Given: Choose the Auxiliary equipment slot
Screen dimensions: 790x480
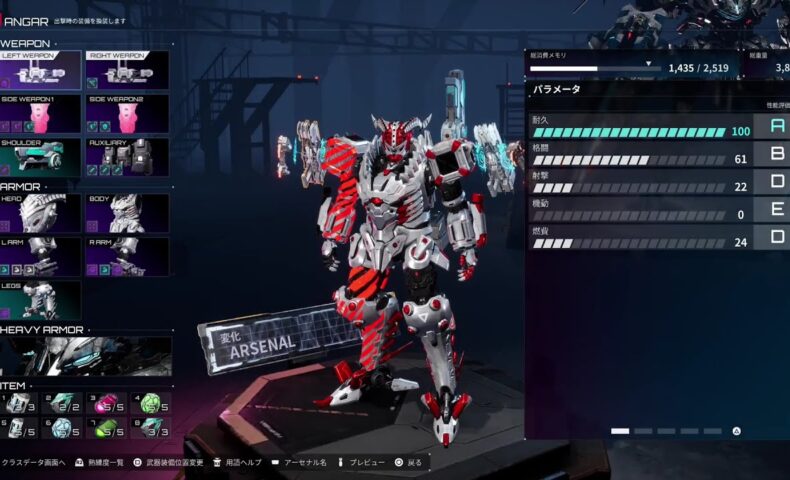Looking at the screenshot, I should tap(127, 157).
